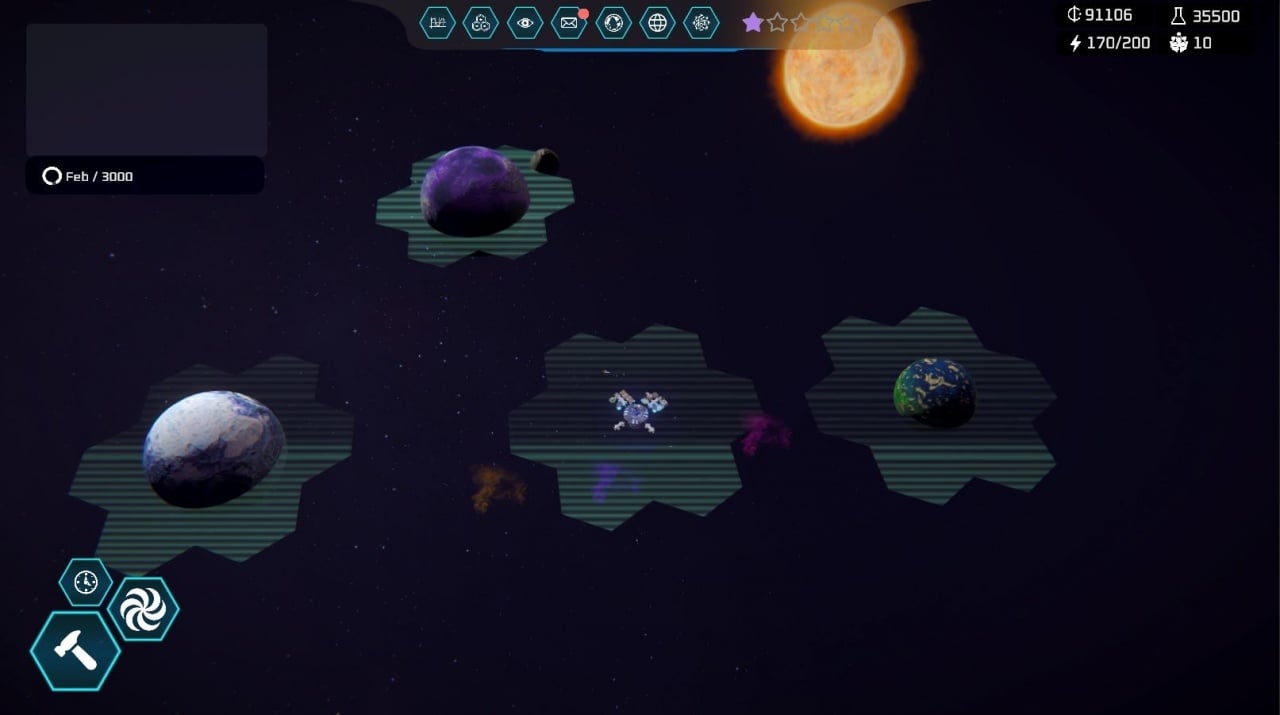1280x715 pixels.
Task: Open the build menu with the hammer icon
Action: coord(75,651)
